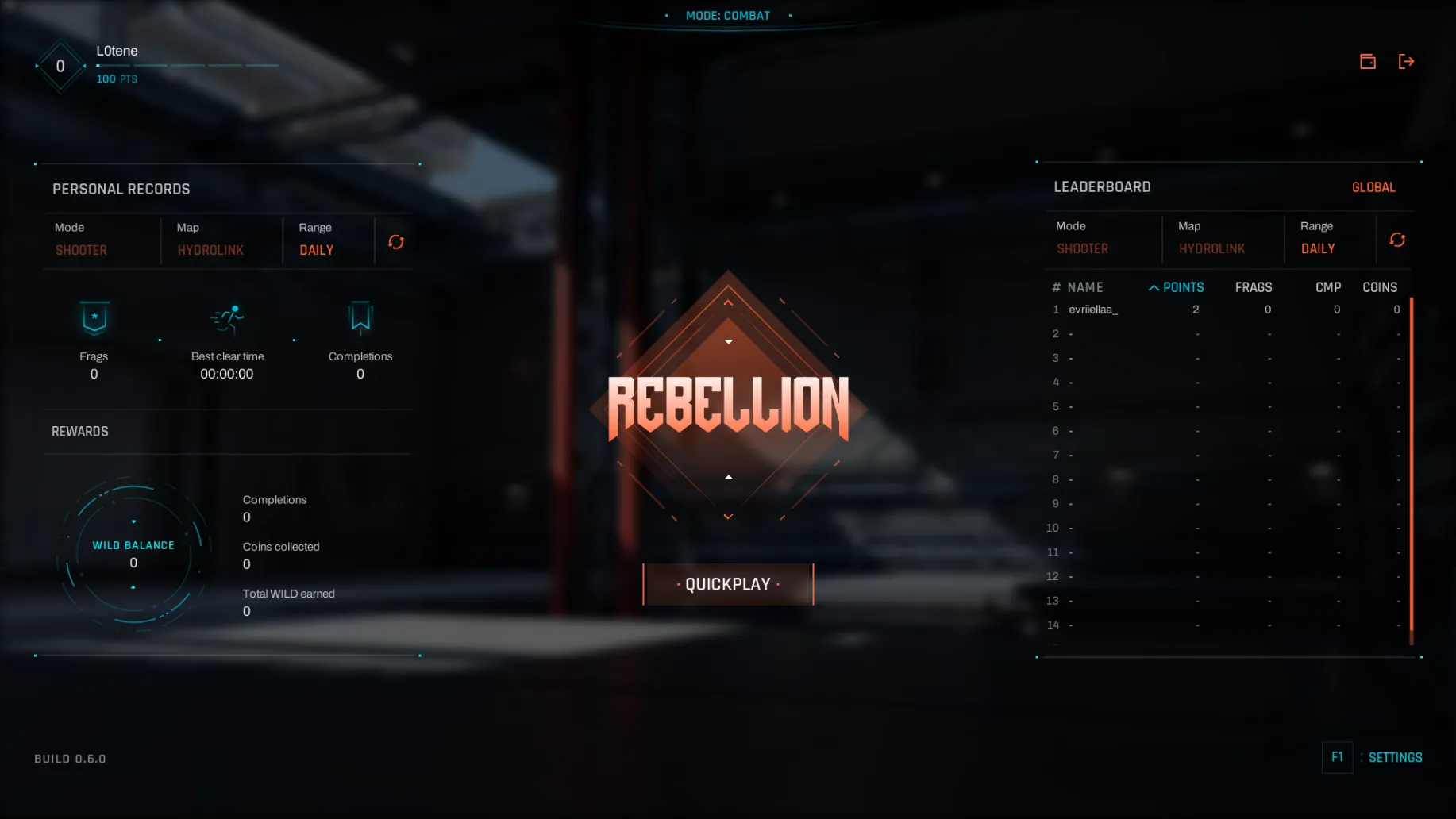Refresh the Leaderboard list
This screenshot has width=1456, height=819.
click(1397, 240)
